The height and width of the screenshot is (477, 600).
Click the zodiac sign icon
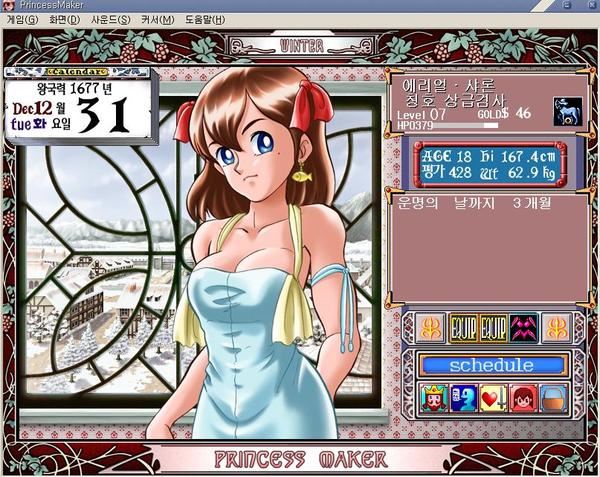567,112
